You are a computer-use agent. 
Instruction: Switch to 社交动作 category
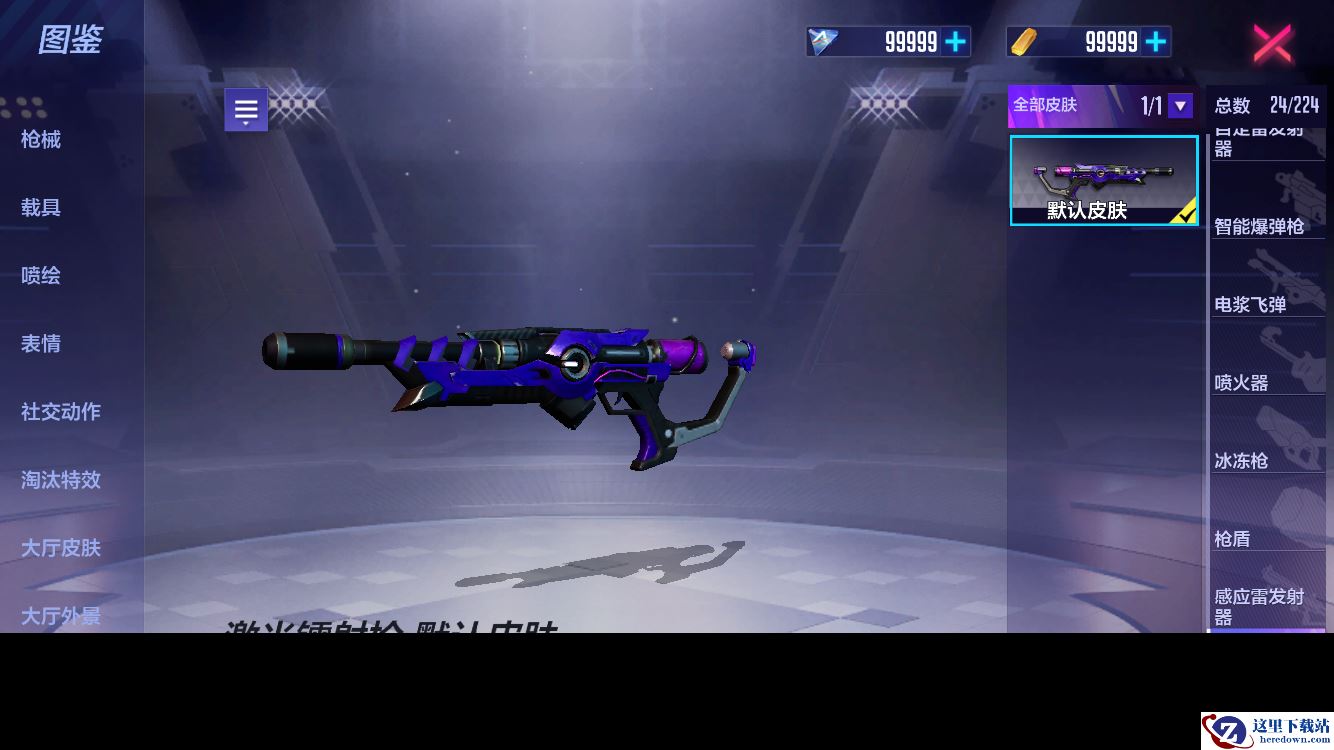click(61, 411)
